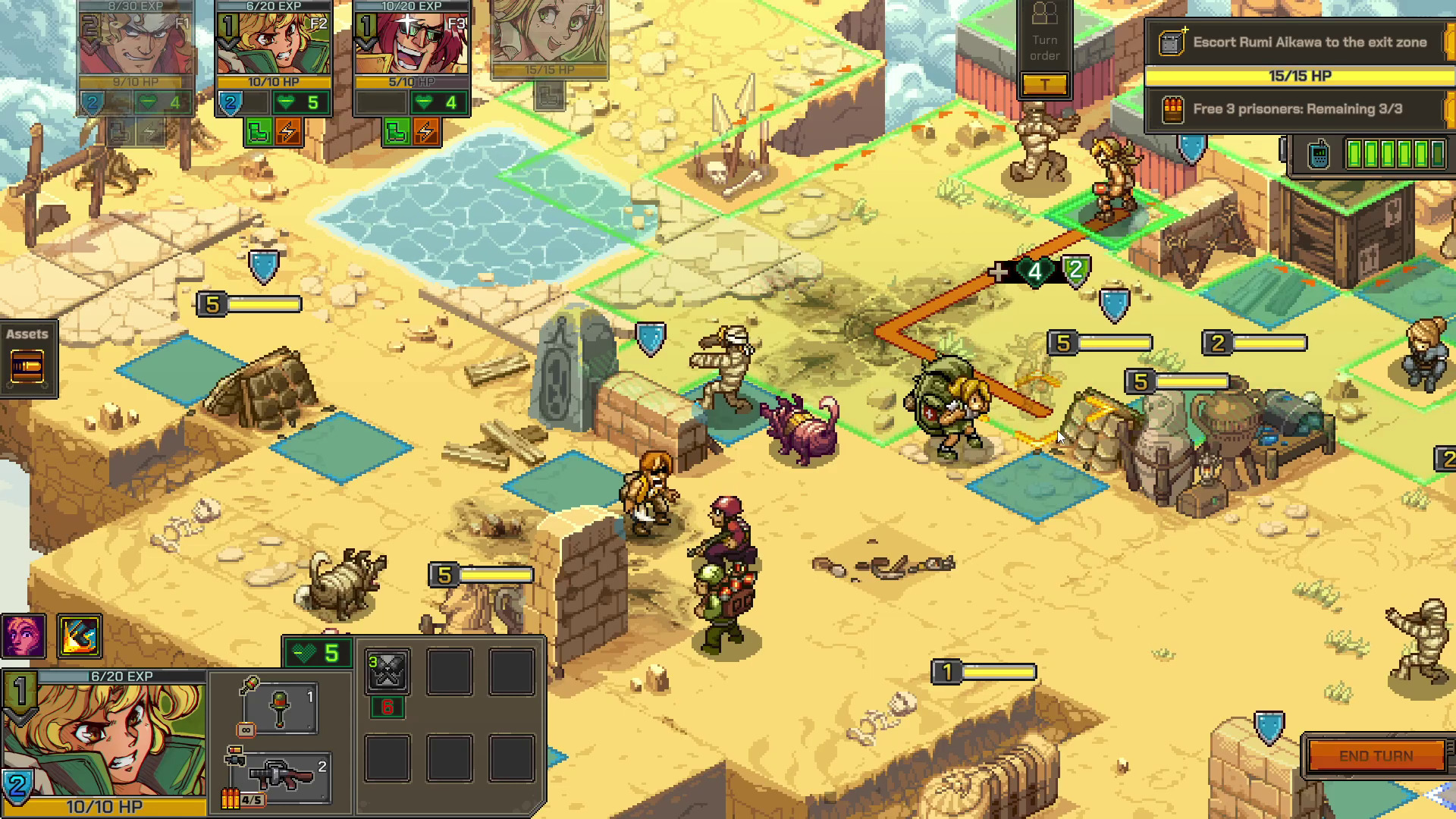Click the ammo icon on the prisoners objective

click(1175, 108)
